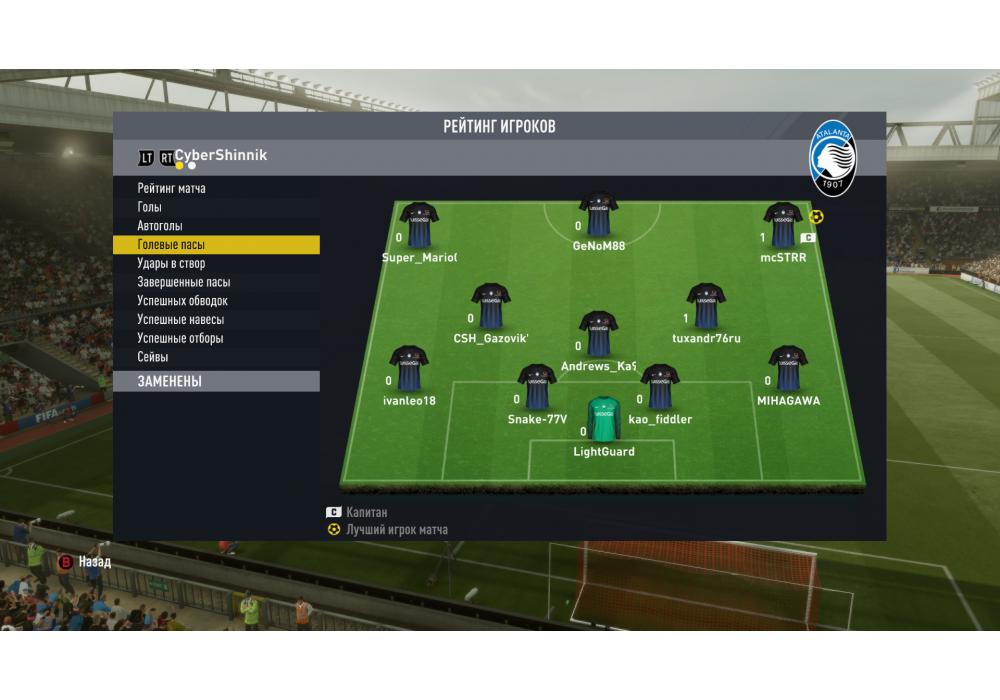Select Рейтинг матча in the stats list
The width and height of the screenshot is (1000, 700).
click(172, 188)
